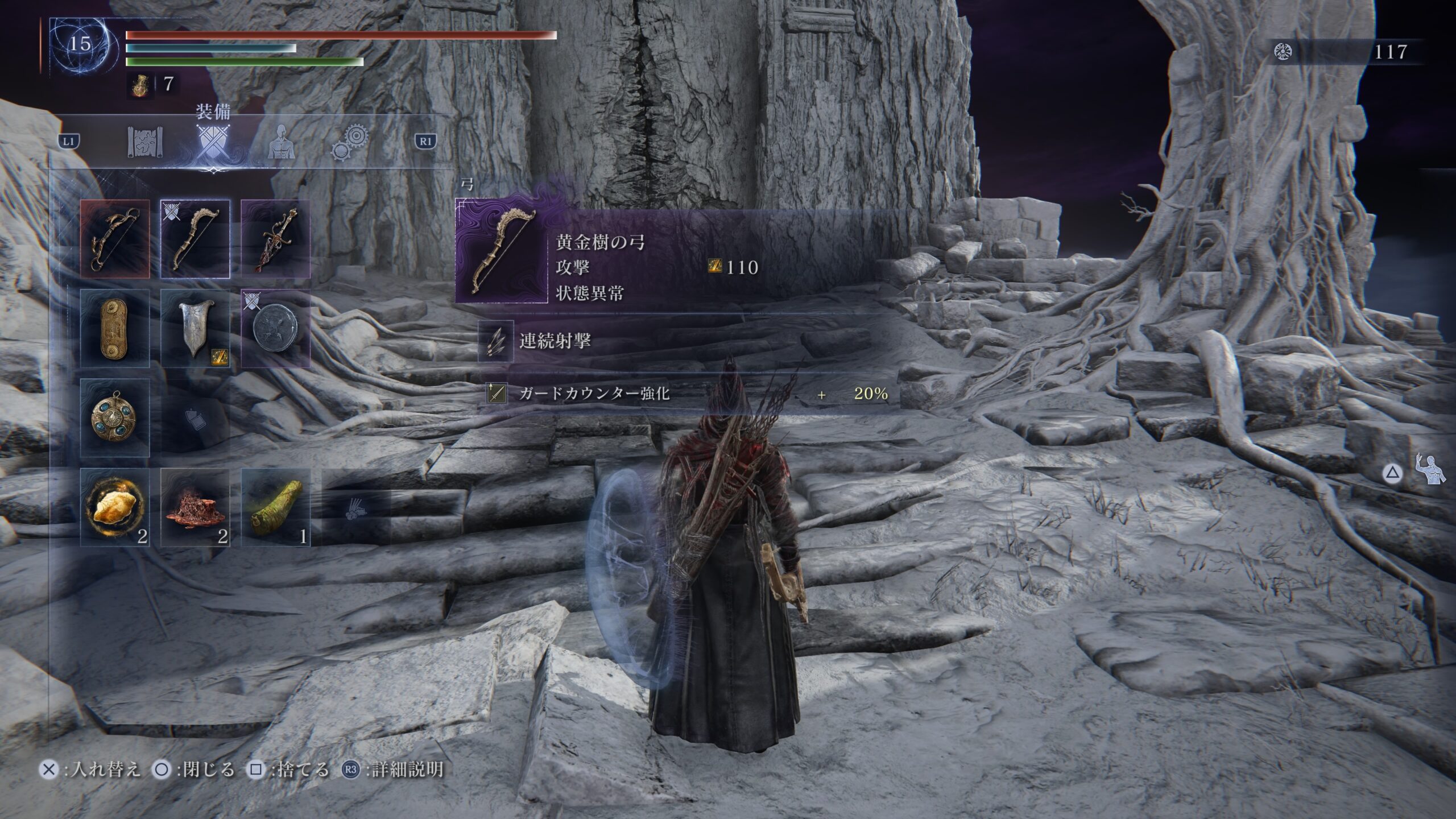
Task: Click the level 15 emblem
Action: pyautogui.click(x=80, y=45)
